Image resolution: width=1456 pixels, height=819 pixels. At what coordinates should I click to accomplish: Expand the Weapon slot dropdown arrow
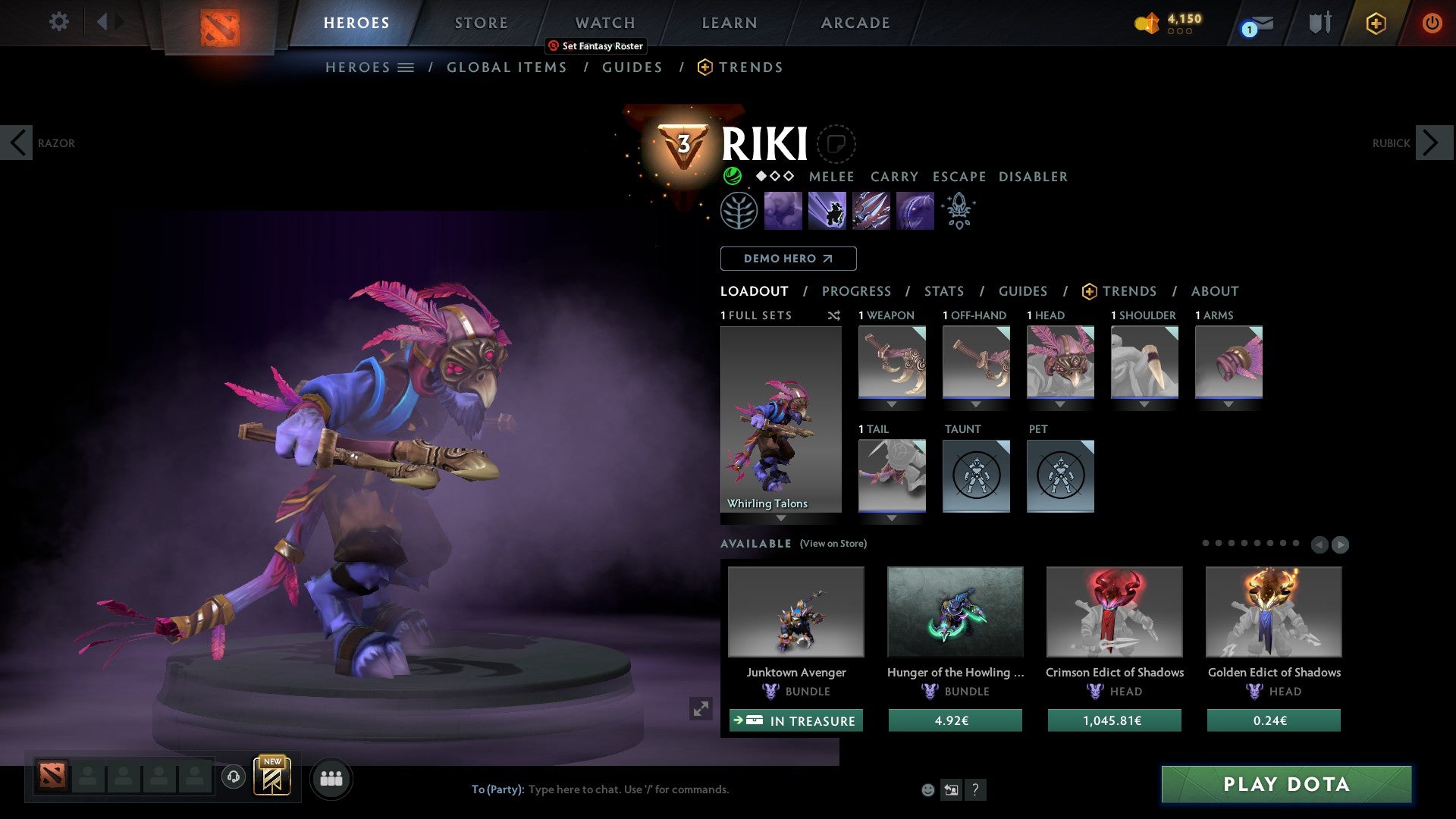point(892,403)
